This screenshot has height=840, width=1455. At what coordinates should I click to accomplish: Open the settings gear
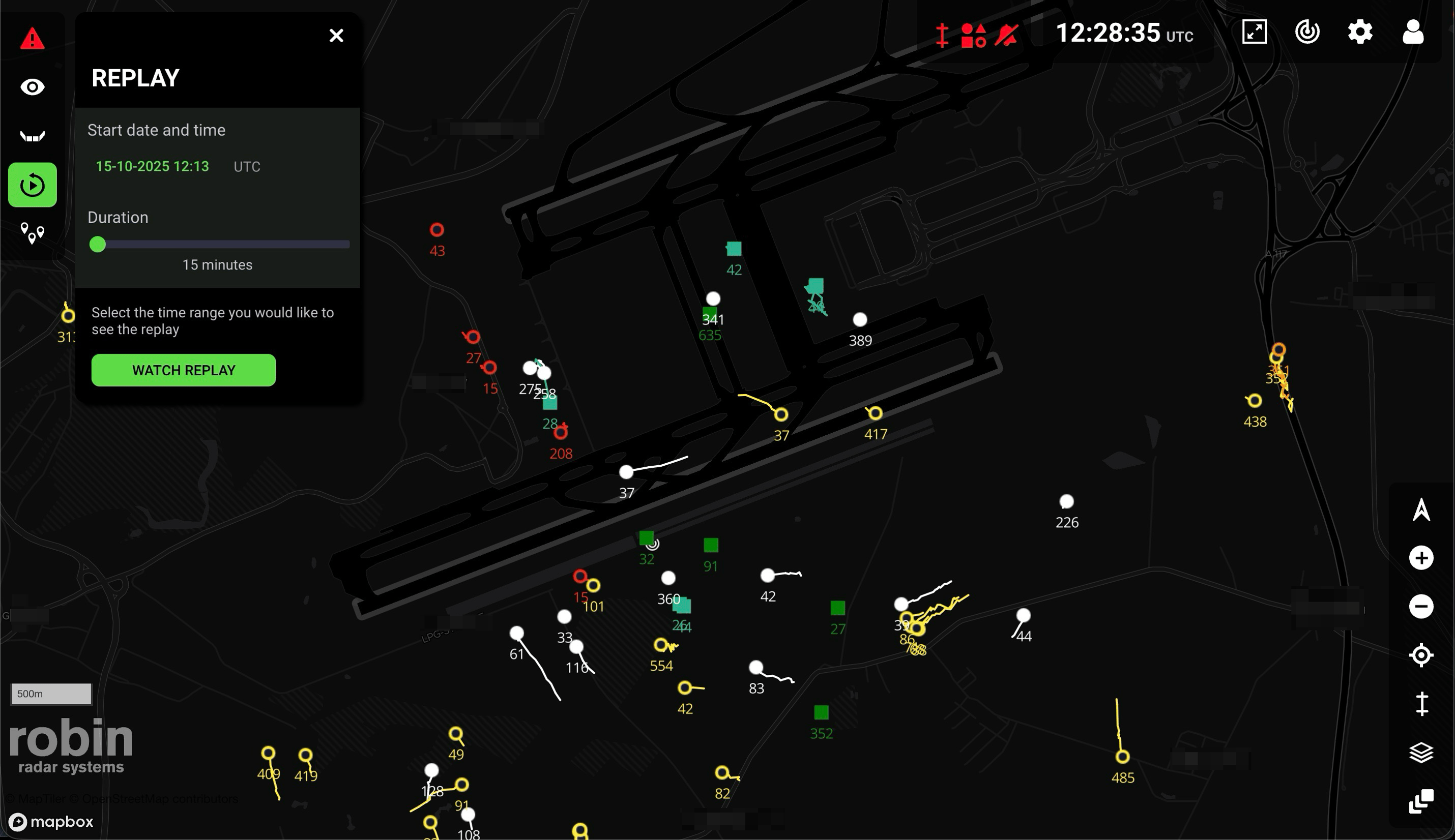click(1359, 33)
